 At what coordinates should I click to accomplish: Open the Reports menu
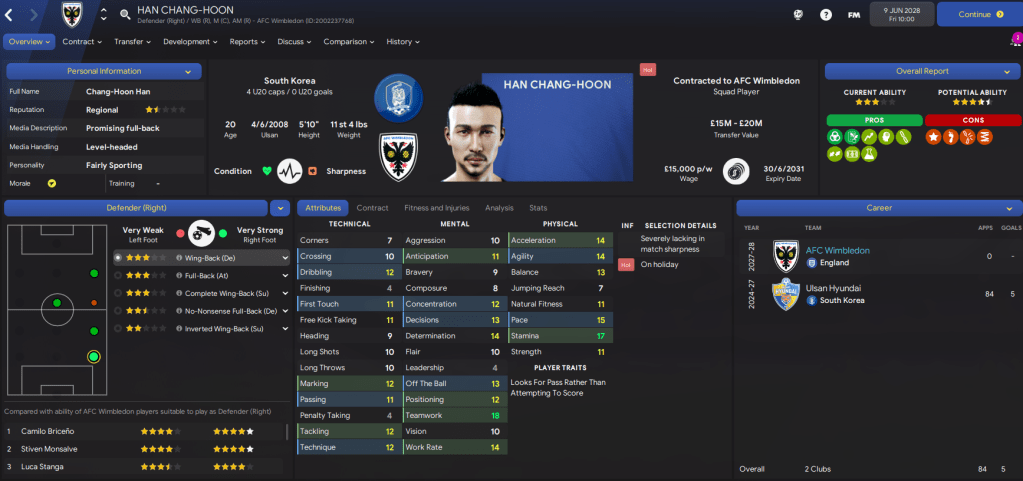[x=247, y=42]
